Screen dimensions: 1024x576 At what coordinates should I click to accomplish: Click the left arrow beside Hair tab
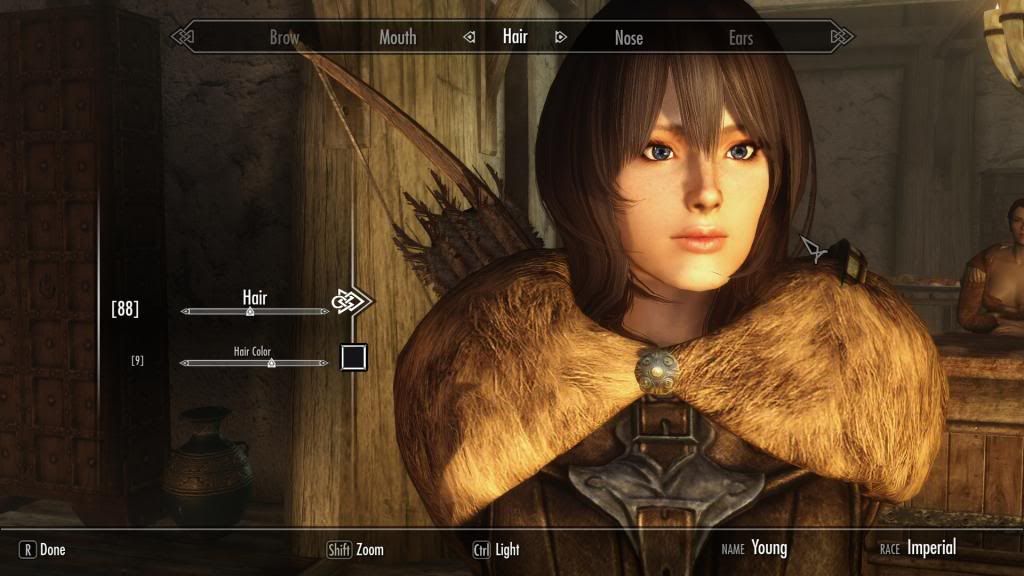469,38
